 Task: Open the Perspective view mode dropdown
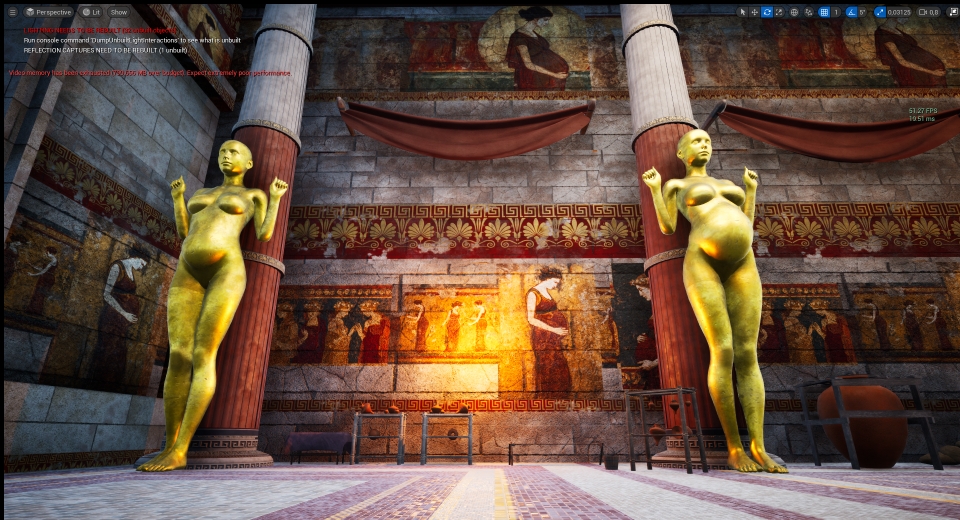pos(48,12)
